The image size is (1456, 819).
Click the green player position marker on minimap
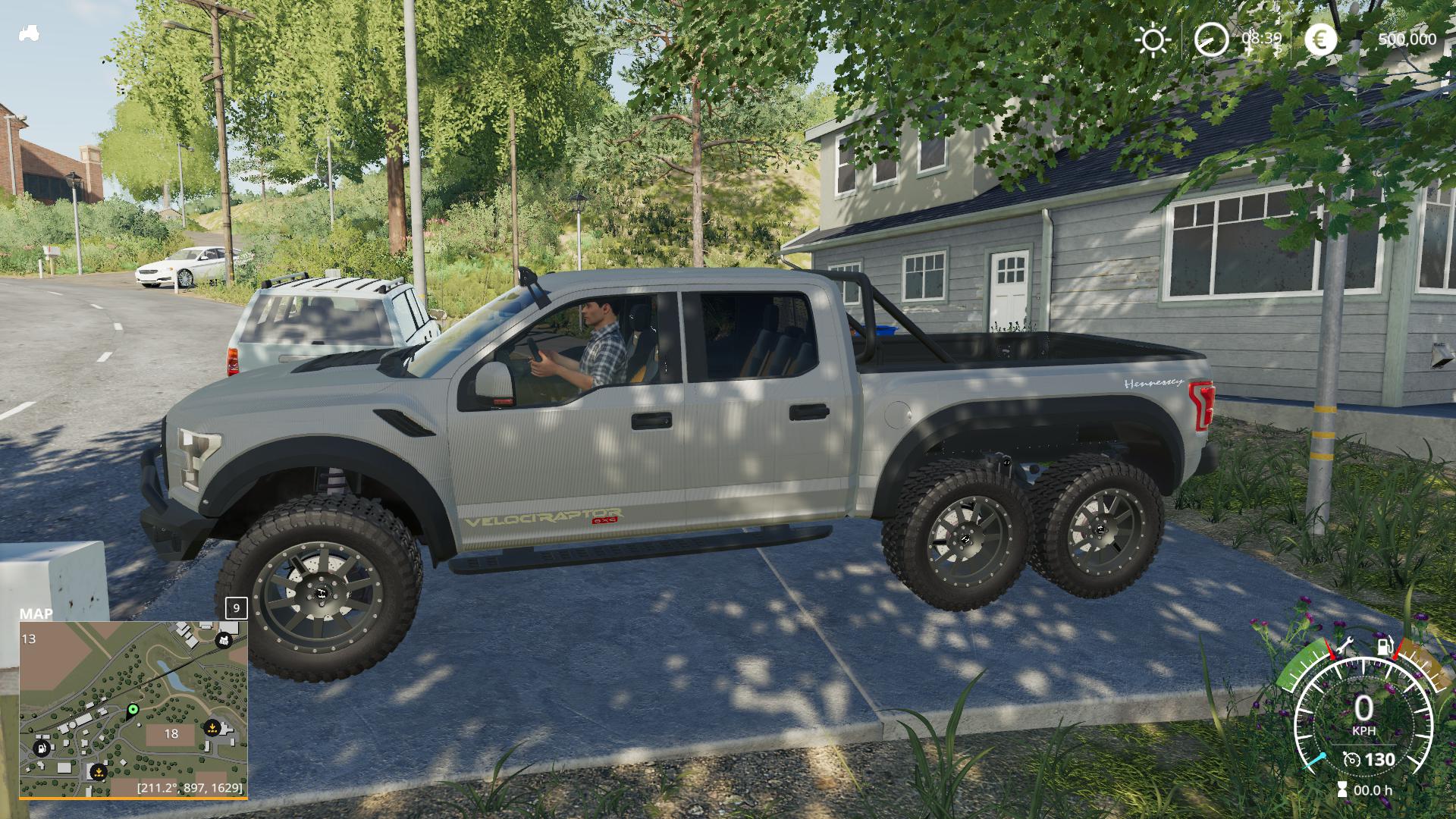pos(133,710)
